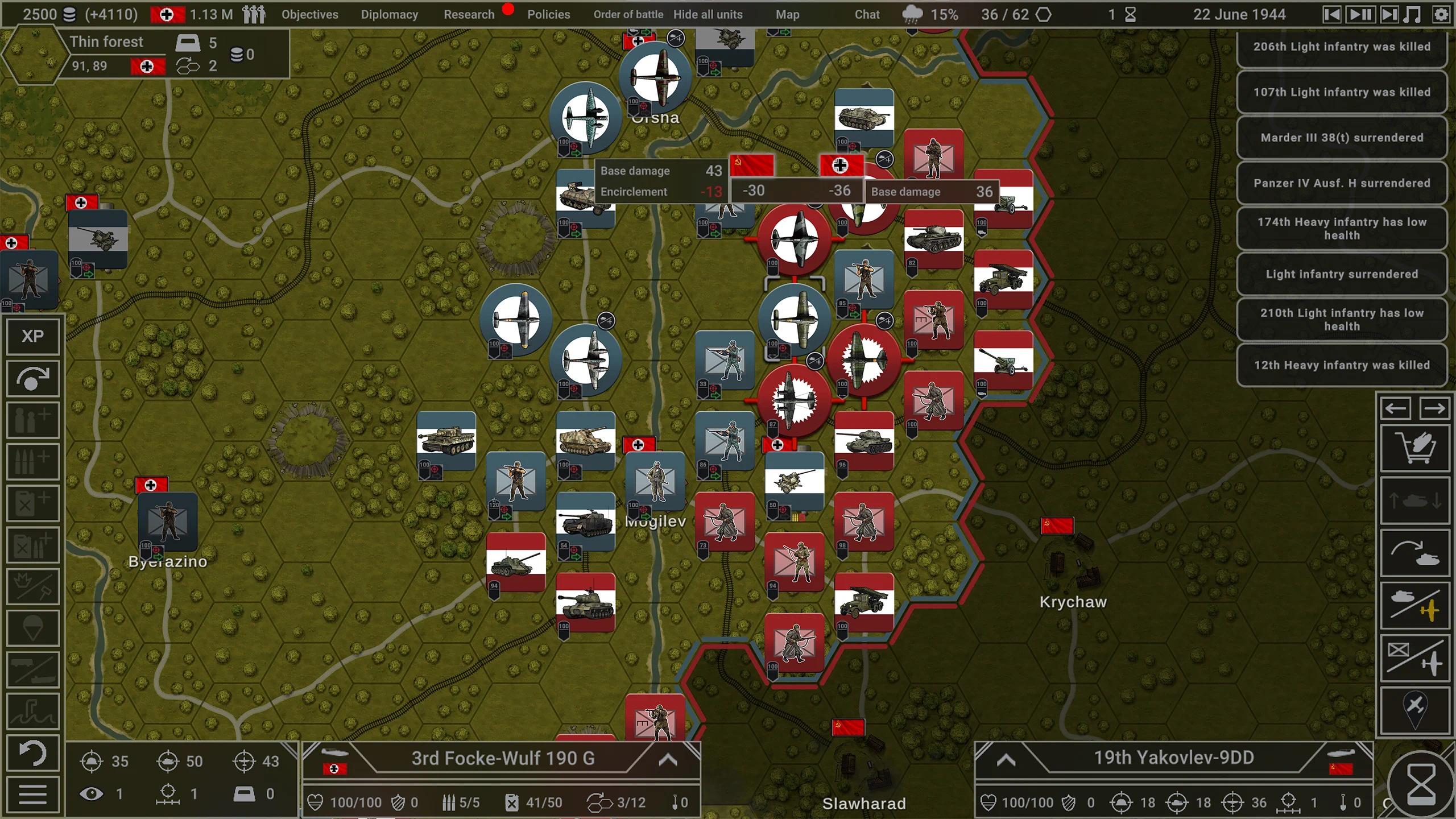Select the XP upgrades panel

pos(32,336)
